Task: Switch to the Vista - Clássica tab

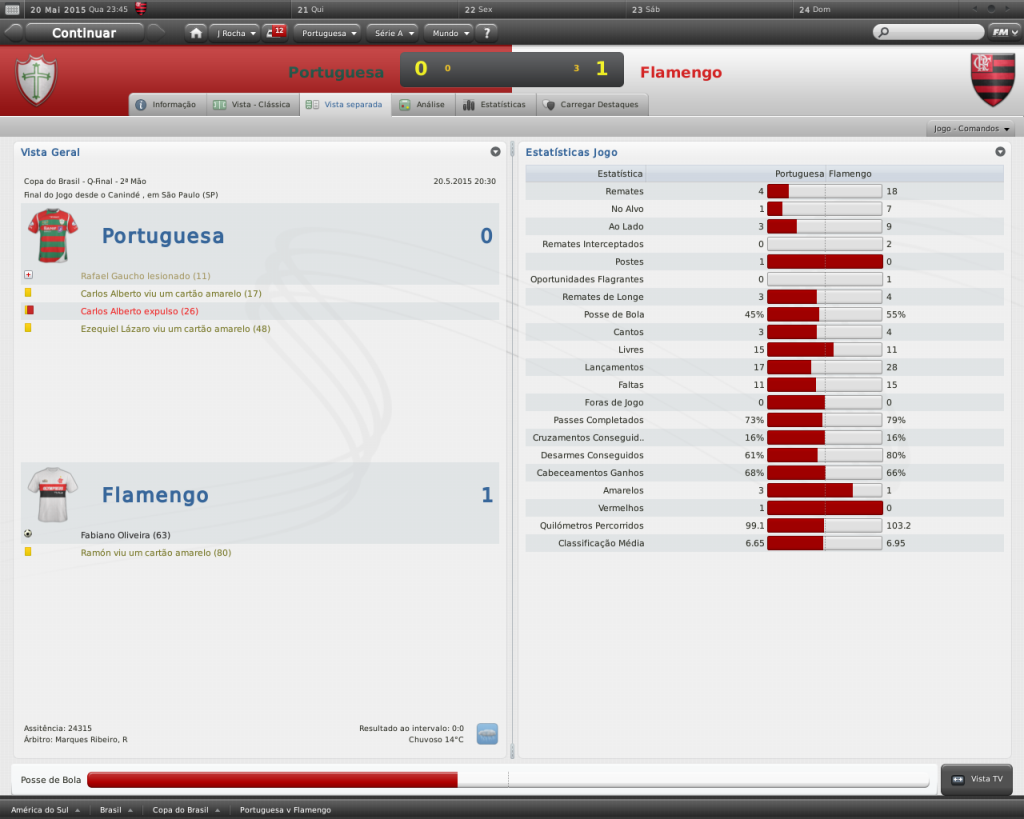Action: pyautogui.click(x=253, y=104)
